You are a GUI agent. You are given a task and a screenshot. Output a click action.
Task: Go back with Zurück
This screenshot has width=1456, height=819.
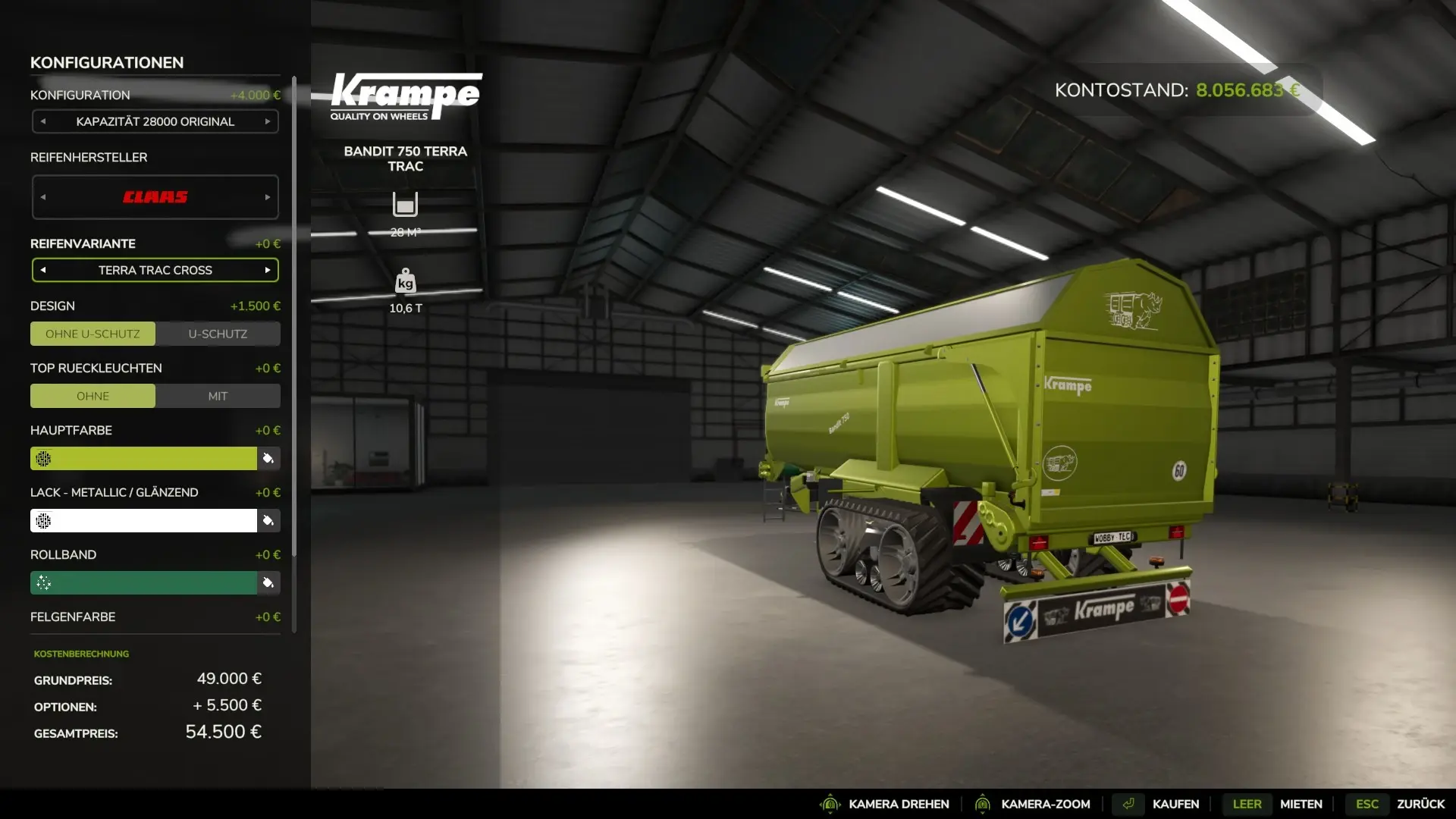pyautogui.click(x=1420, y=804)
